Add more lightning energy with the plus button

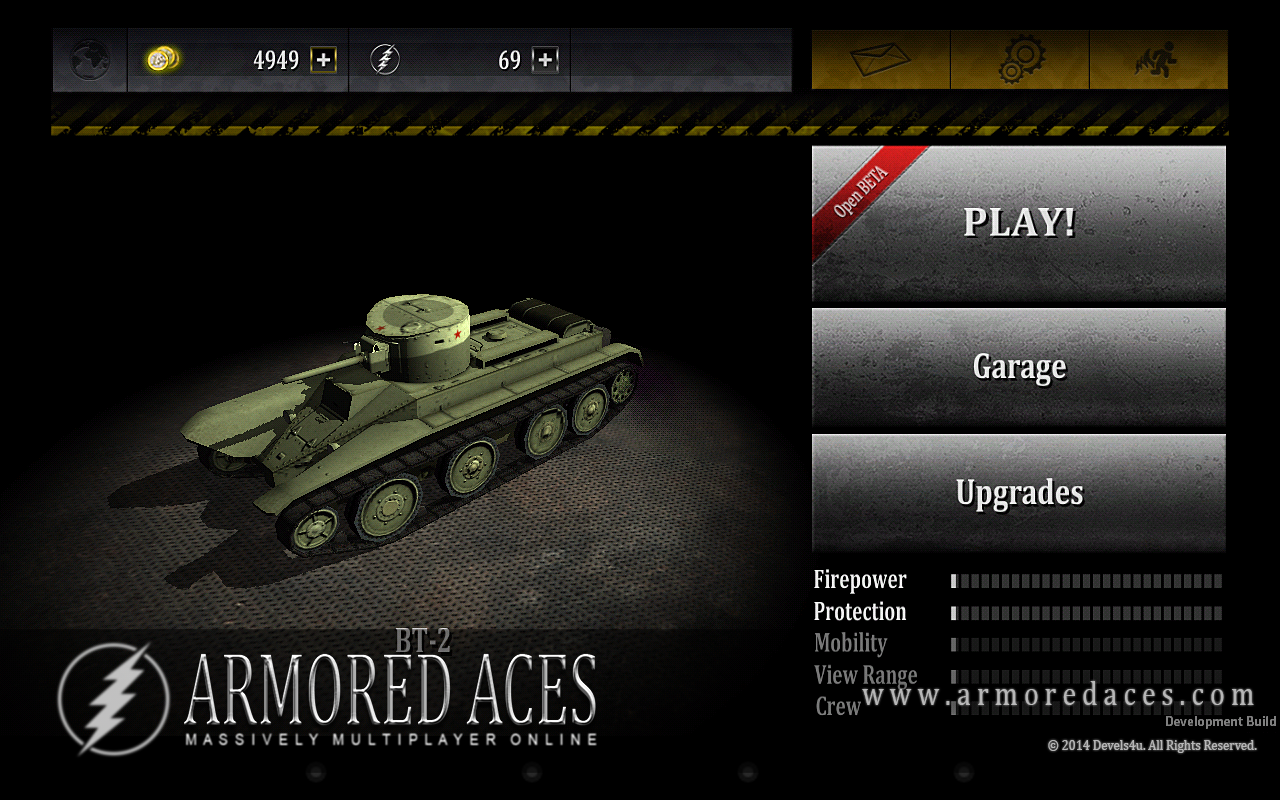(x=544, y=60)
